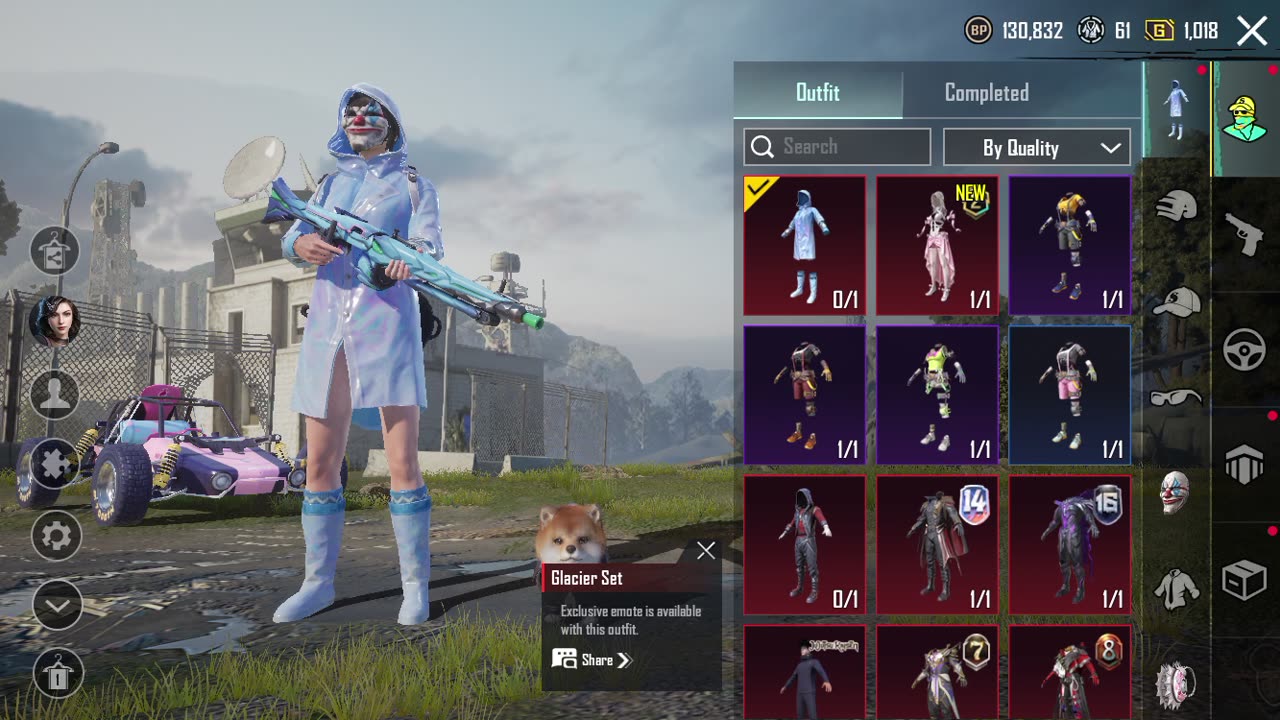Open the By Quality sort dropdown
Screen dimensions: 1280x720
(1037, 148)
